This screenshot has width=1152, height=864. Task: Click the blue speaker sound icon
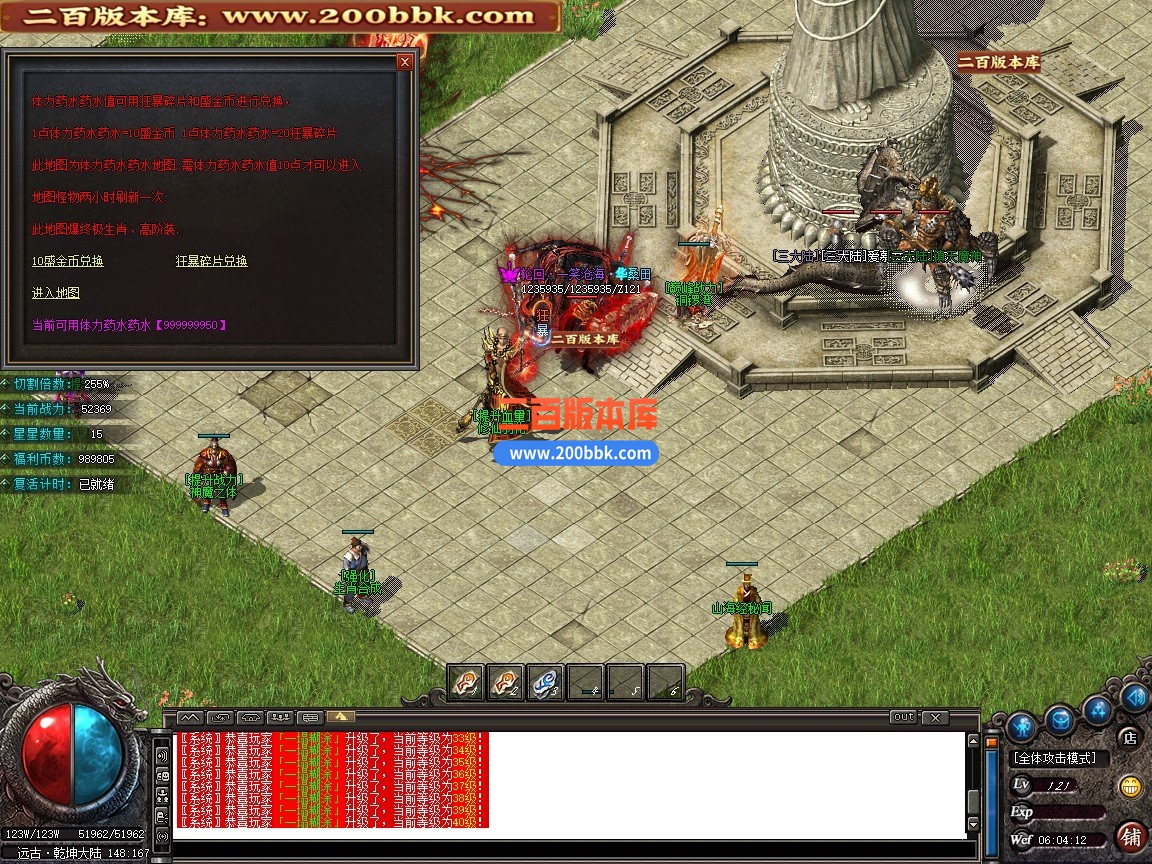point(1135,697)
